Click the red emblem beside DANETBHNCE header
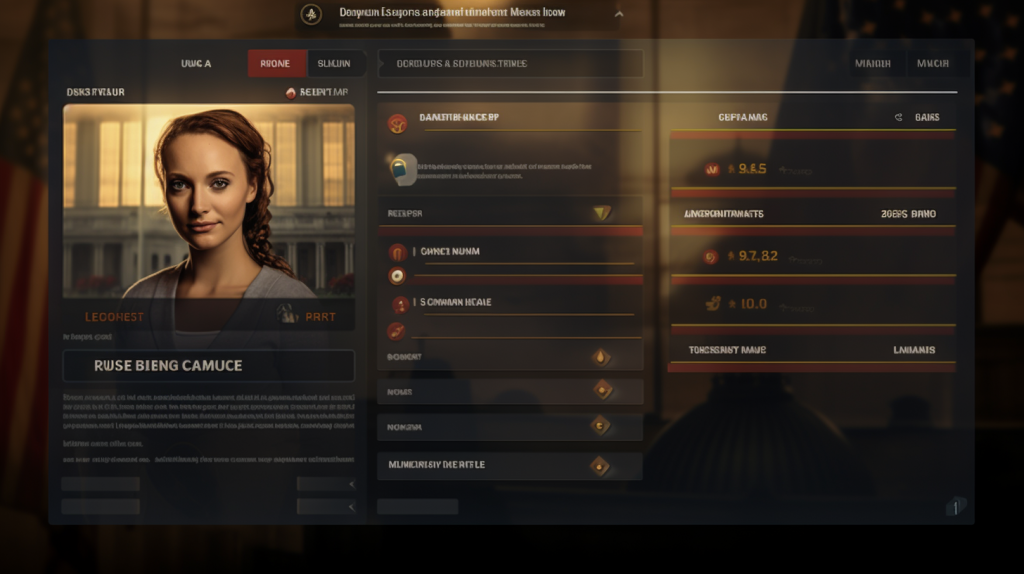Viewport: 1024px width, 574px height. pos(398,124)
